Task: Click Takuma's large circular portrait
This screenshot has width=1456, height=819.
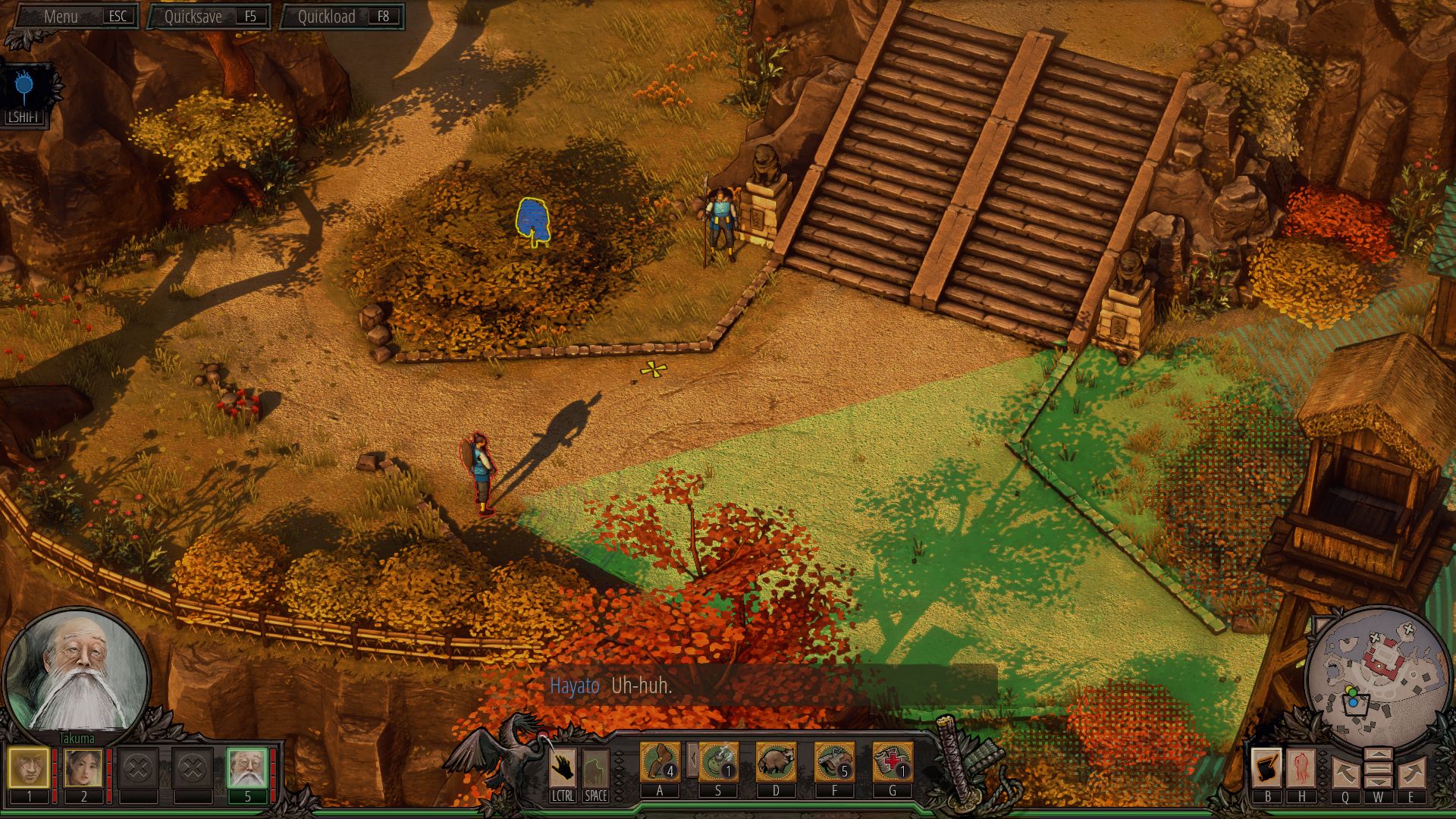Action: click(77, 675)
